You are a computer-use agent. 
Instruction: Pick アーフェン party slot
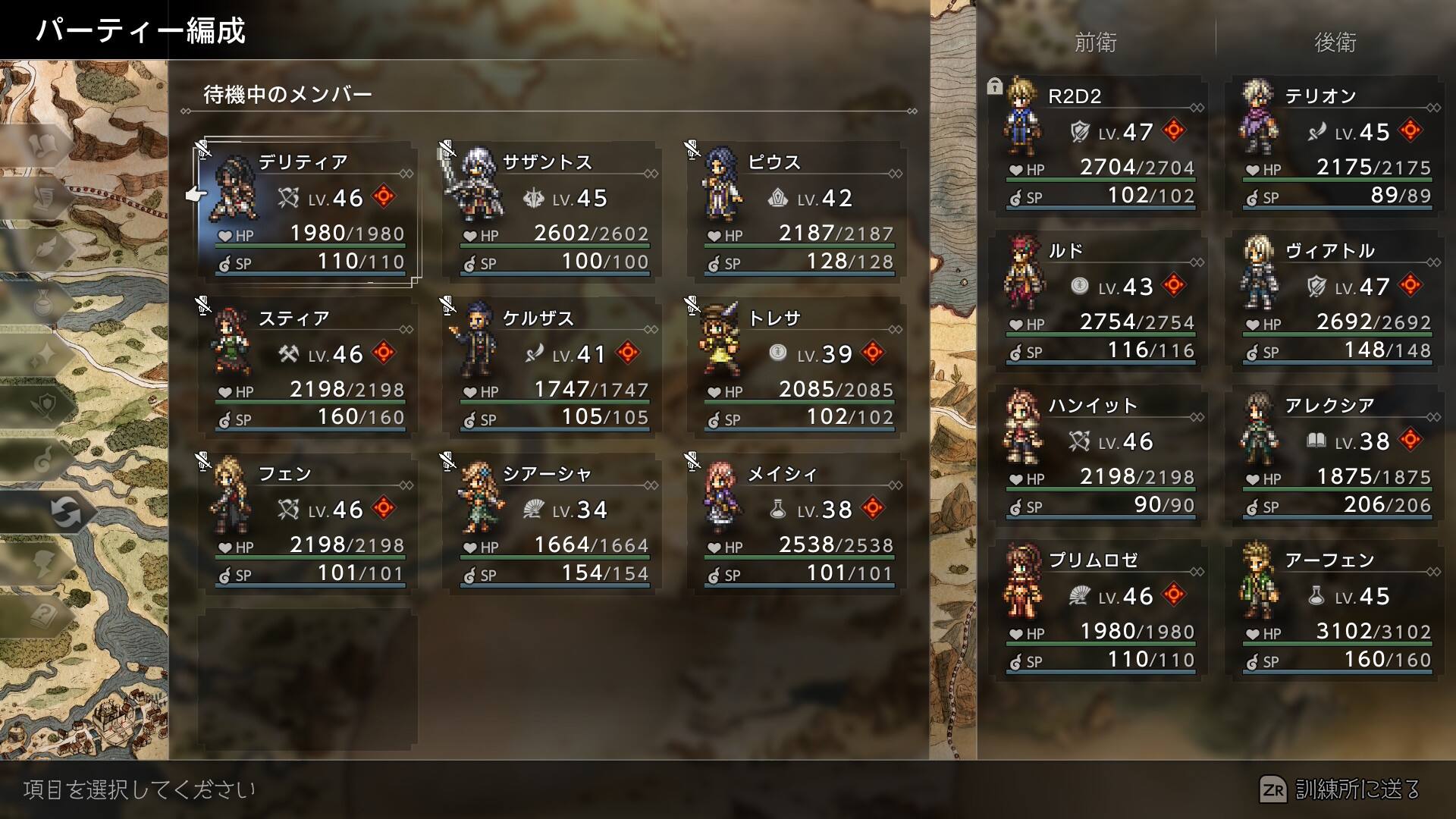tap(1336, 610)
